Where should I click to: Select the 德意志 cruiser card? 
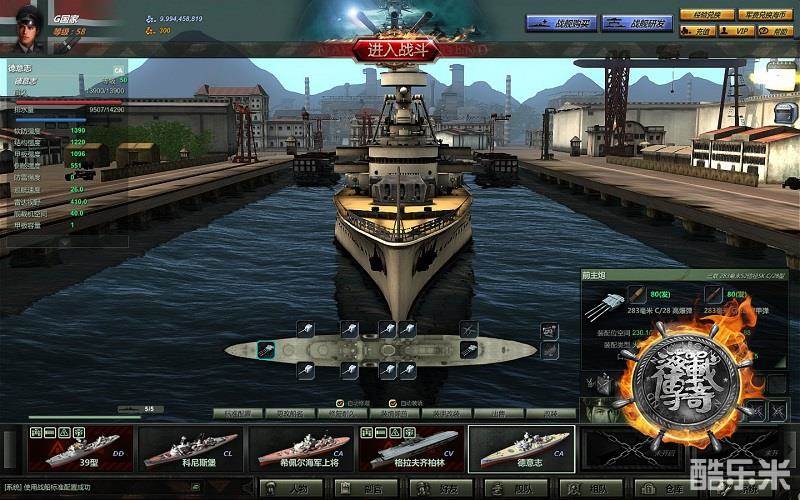520,449
